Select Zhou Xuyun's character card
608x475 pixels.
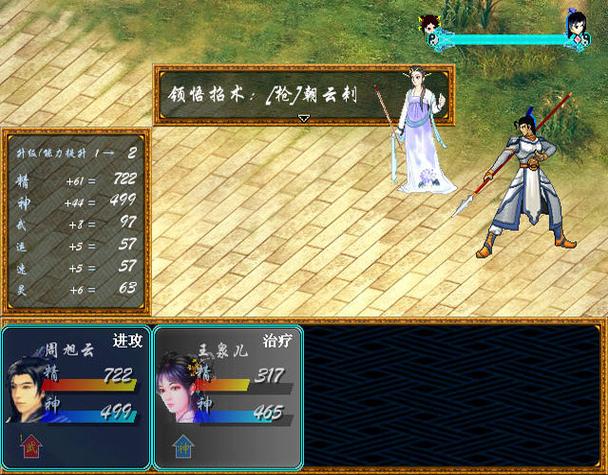coord(76,396)
